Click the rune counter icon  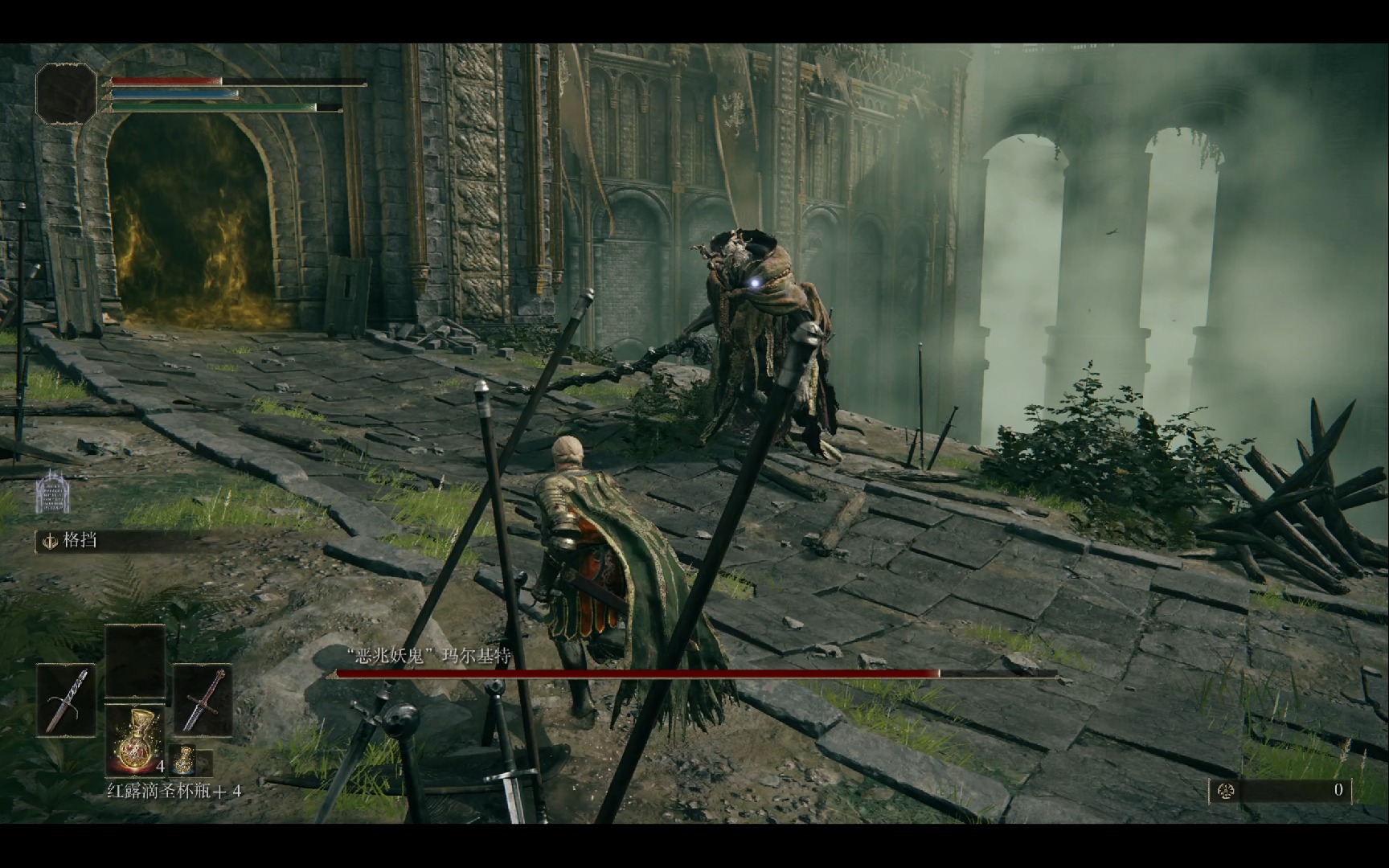[1227, 790]
